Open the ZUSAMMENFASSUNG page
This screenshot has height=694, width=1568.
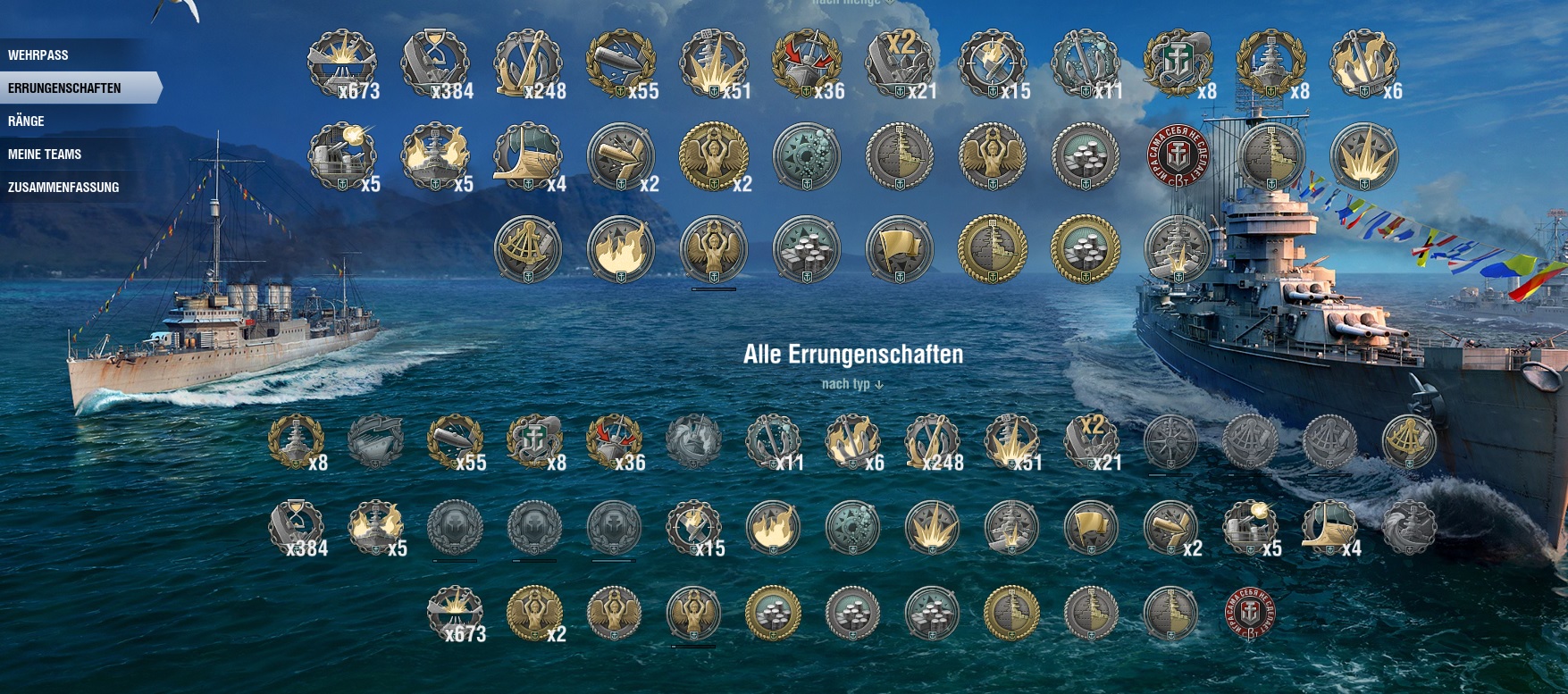[x=63, y=187]
